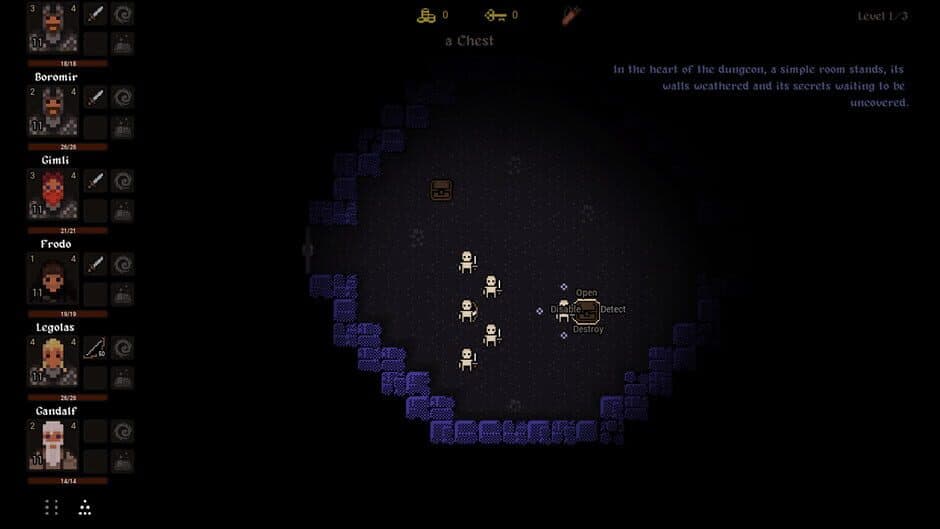Click the quiver icon in top bar
This screenshot has width=940, height=529.
pyautogui.click(x=571, y=15)
